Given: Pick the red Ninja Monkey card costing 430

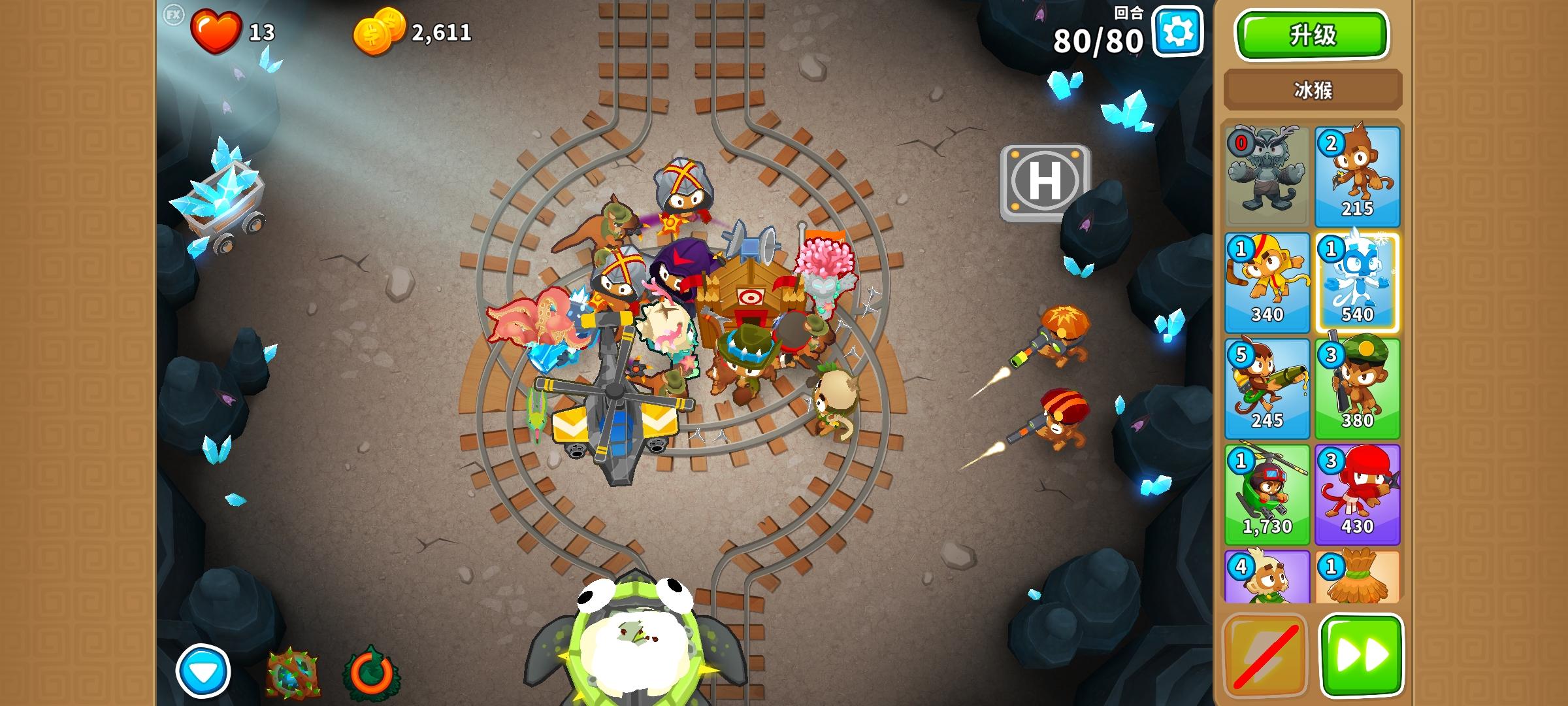Looking at the screenshot, I should [x=1358, y=497].
